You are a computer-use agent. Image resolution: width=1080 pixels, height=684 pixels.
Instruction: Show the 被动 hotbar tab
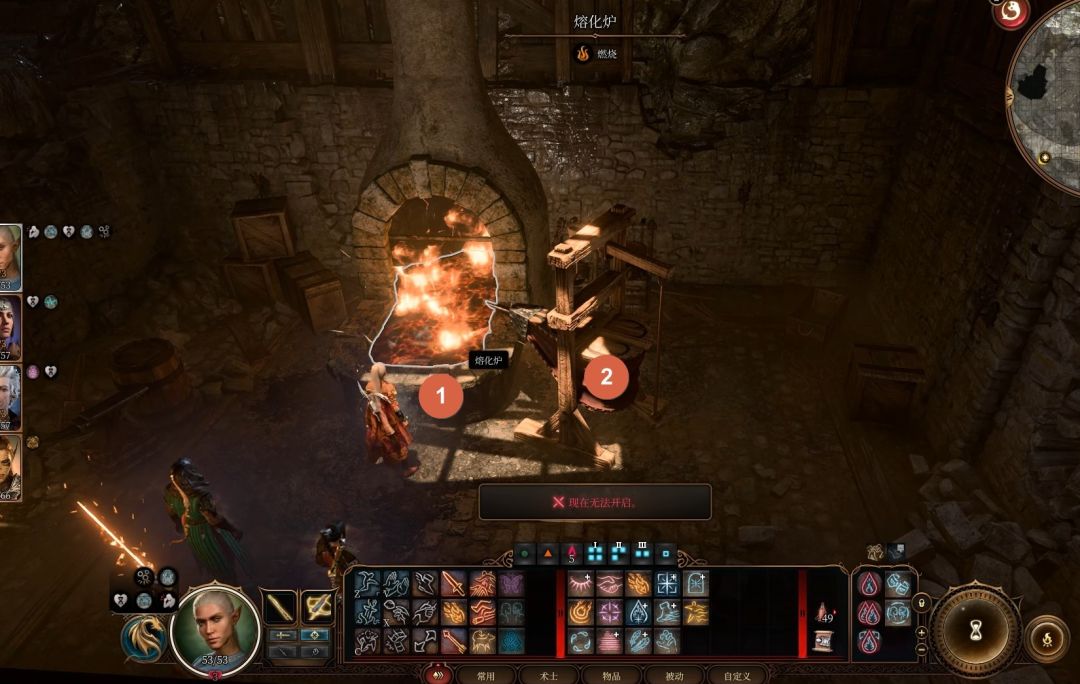675,676
